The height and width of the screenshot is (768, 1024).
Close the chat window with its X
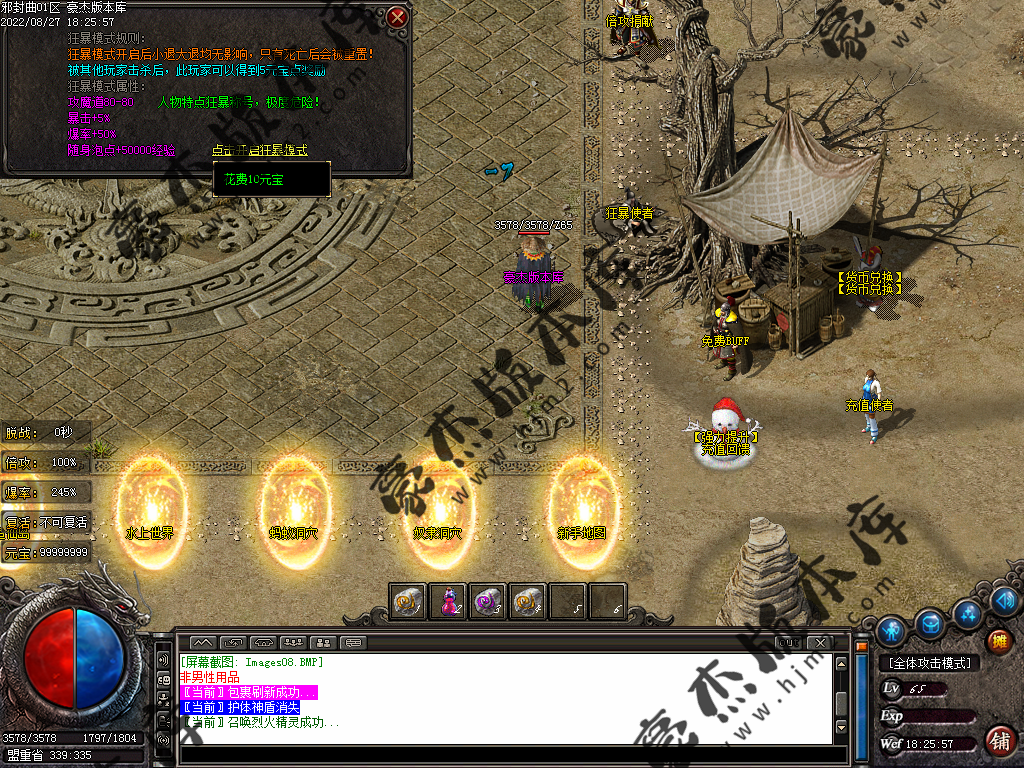tap(820, 642)
